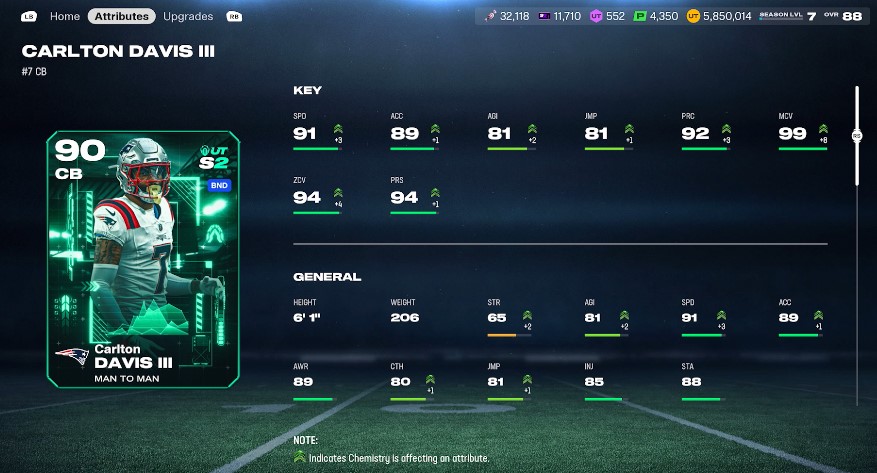Open the Upgrades tab
Viewport: 877px width, 473px height.
point(187,16)
